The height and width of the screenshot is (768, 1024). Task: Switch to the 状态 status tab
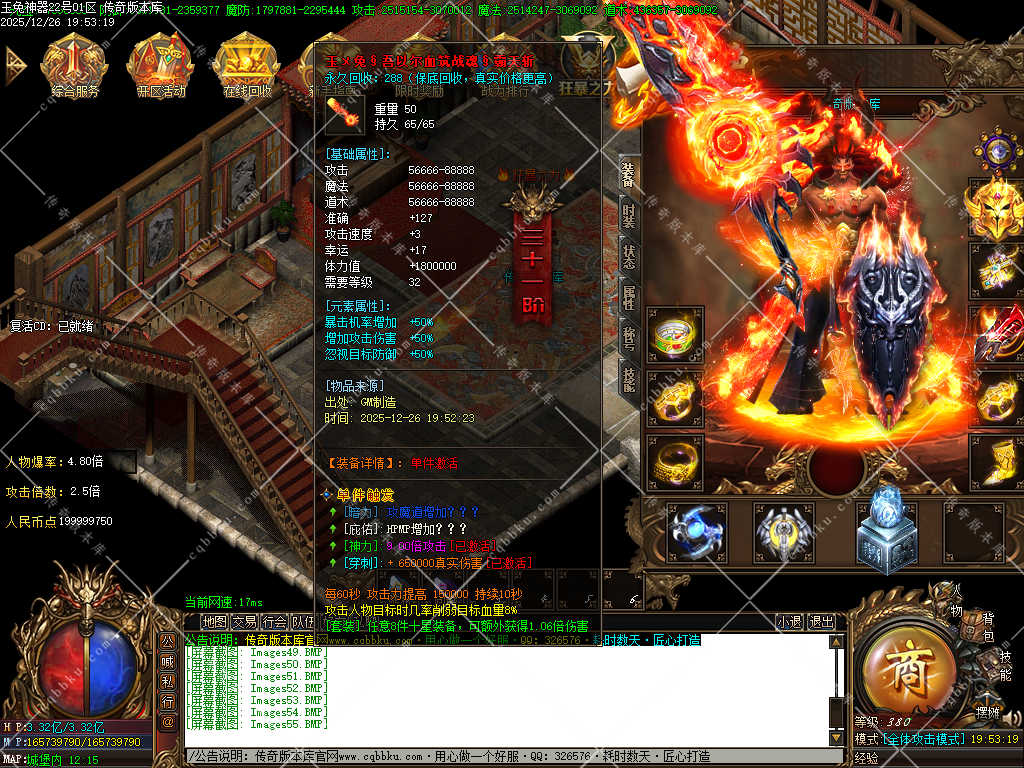pos(628,256)
